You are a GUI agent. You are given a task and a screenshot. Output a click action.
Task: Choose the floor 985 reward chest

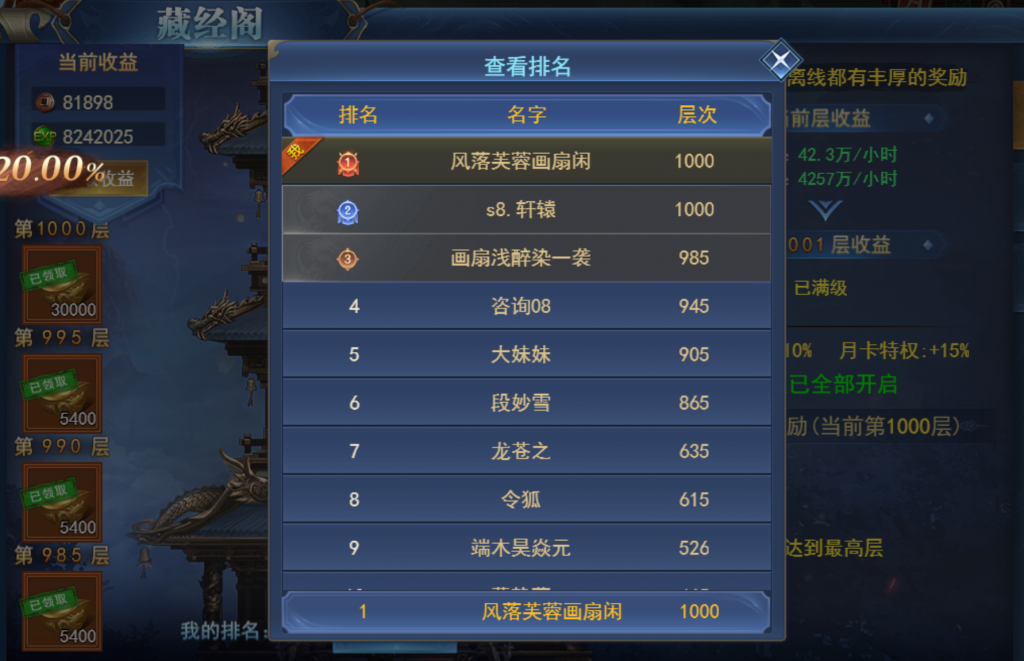pyautogui.click(x=62, y=609)
